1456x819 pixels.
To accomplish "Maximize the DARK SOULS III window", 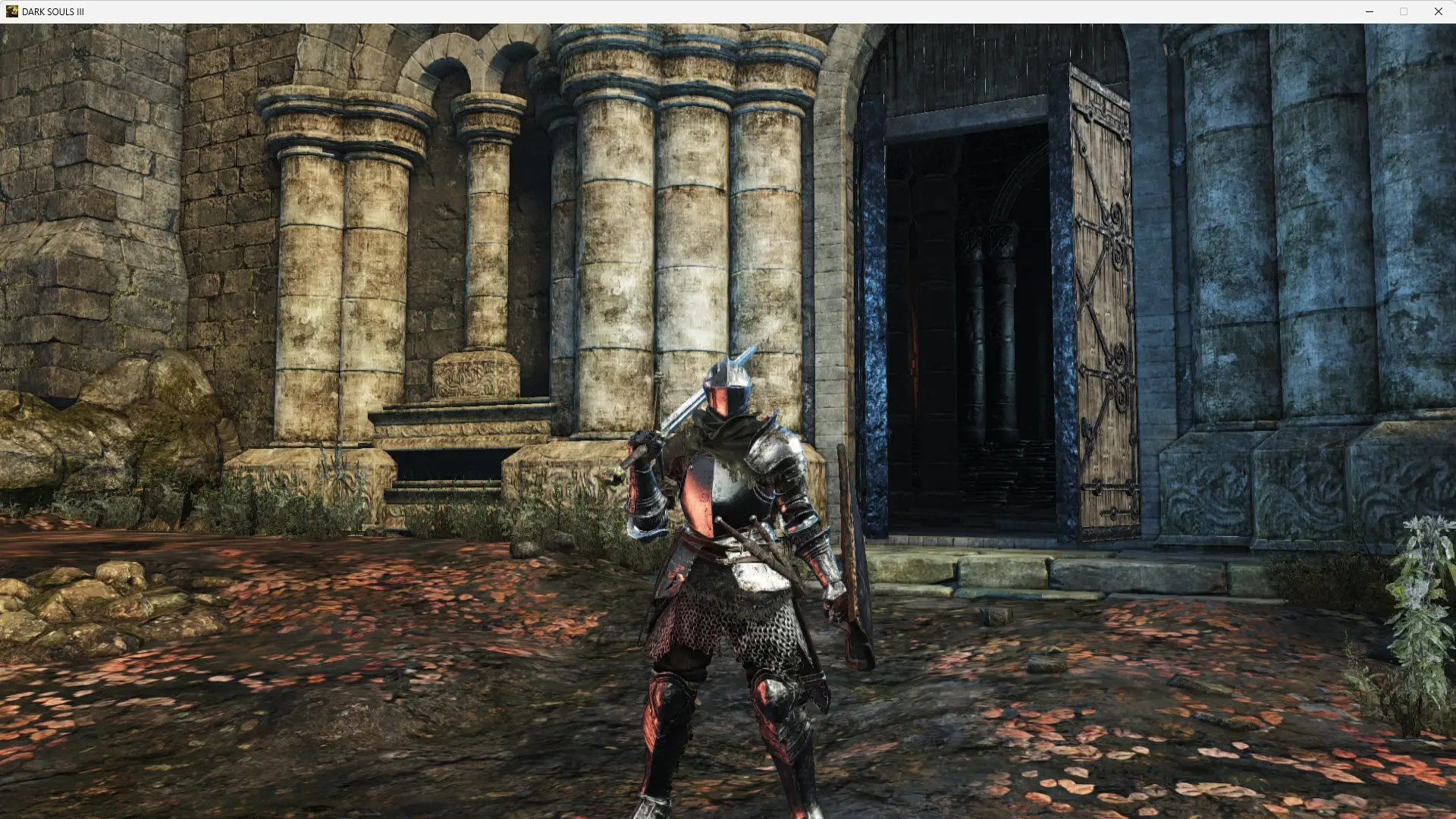I will click(1404, 11).
